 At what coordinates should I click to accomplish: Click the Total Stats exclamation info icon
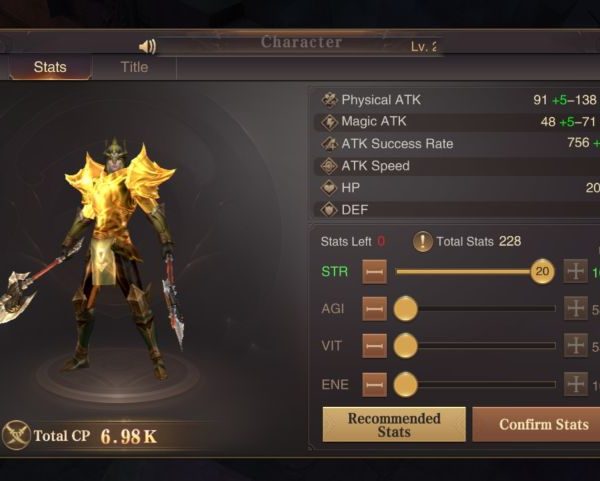[423, 241]
